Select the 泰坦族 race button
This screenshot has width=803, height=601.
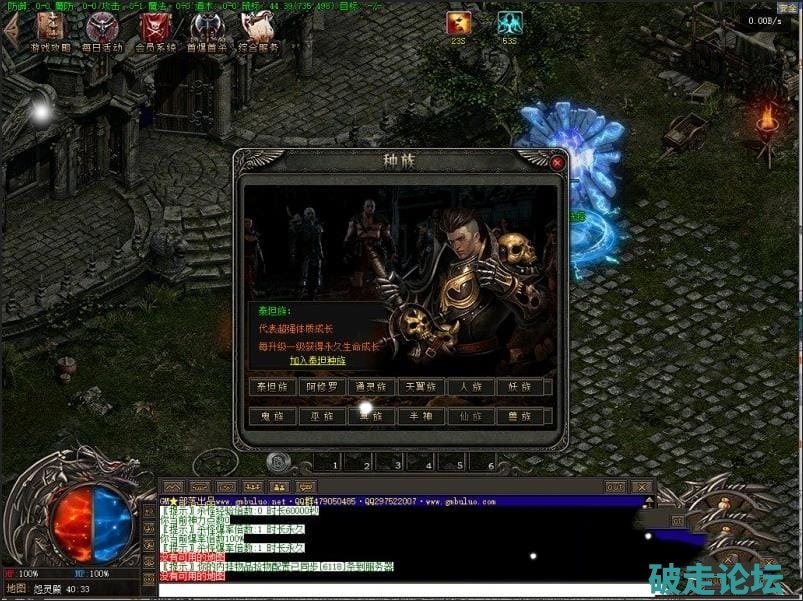[x=272, y=386]
